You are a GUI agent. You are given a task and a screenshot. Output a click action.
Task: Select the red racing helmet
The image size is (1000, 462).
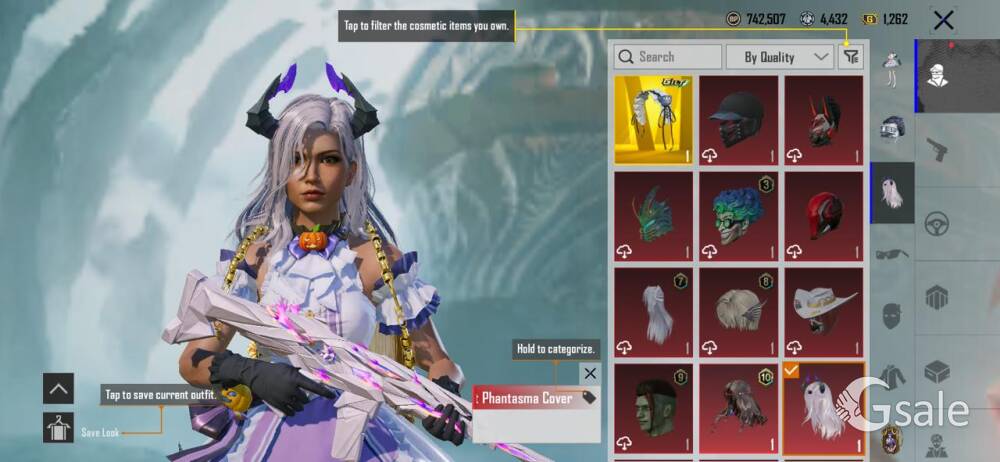824,215
